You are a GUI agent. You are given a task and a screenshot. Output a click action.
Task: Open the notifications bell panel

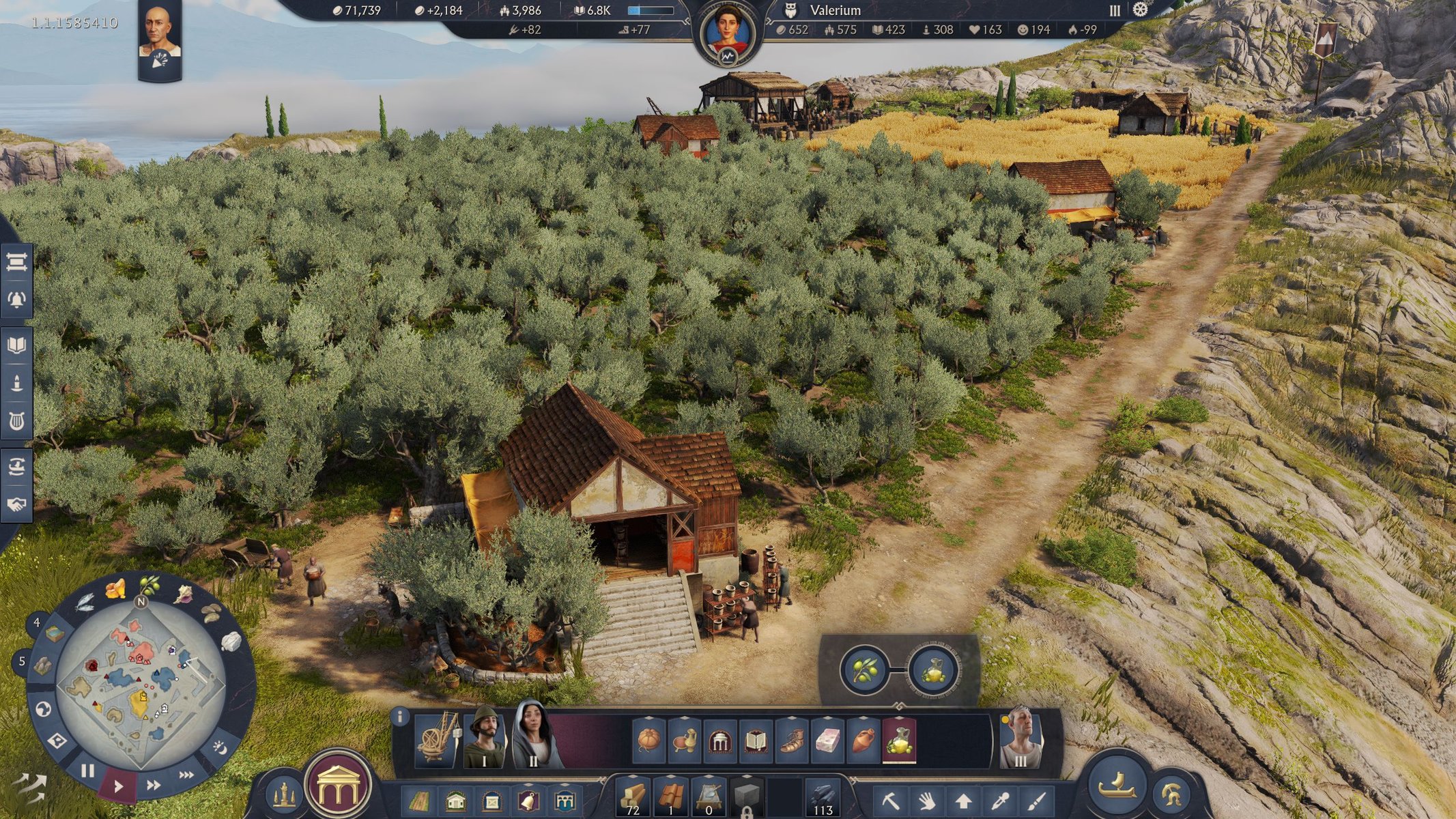pyautogui.click(x=16, y=300)
